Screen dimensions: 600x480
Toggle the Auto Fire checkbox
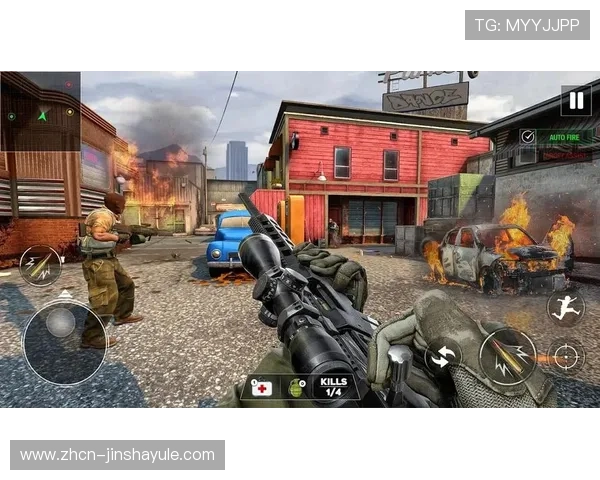pyautogui.click(x=528, y=136)
